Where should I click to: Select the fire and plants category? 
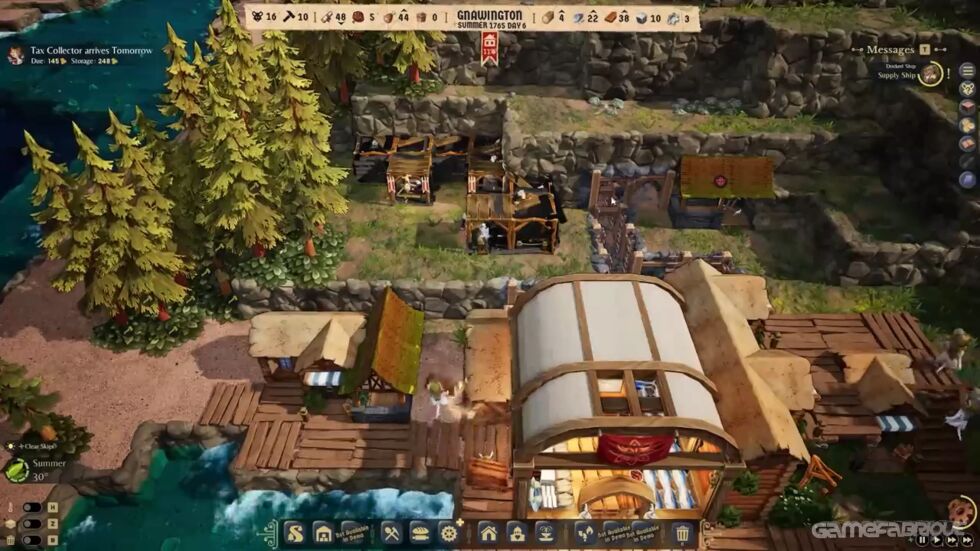click(584, 533)
